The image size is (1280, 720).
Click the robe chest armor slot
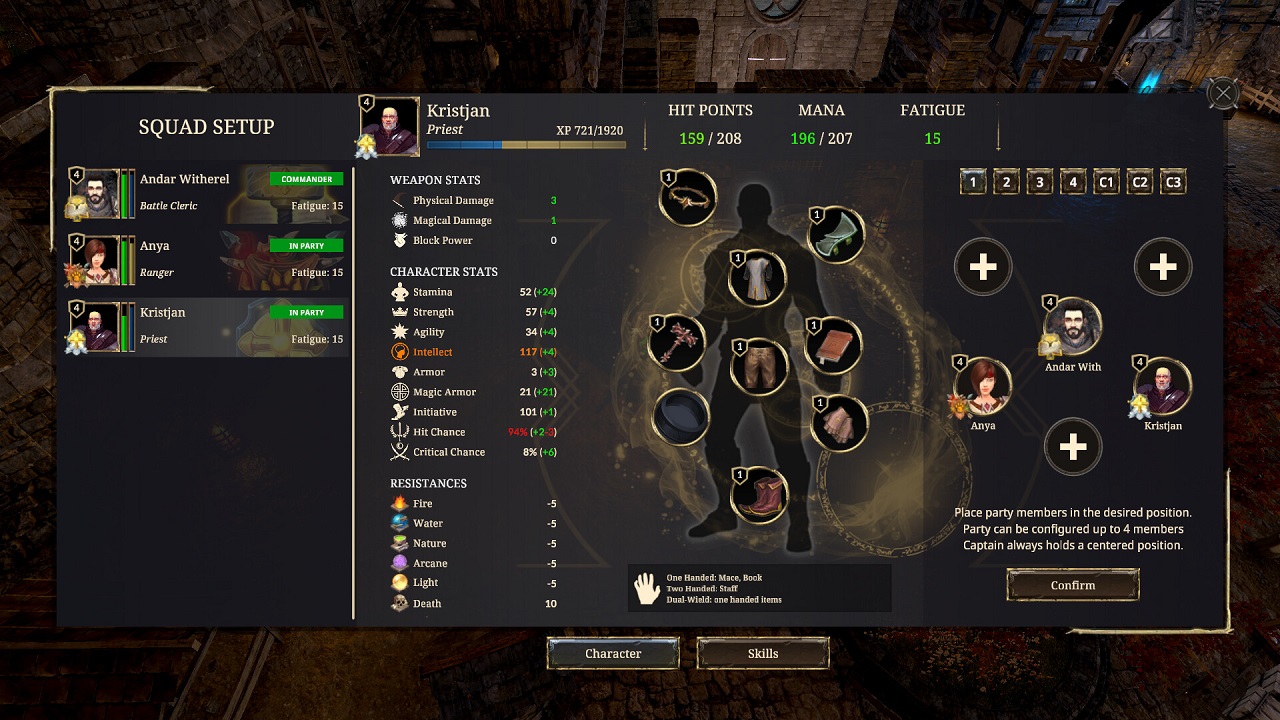coord(757,277)
